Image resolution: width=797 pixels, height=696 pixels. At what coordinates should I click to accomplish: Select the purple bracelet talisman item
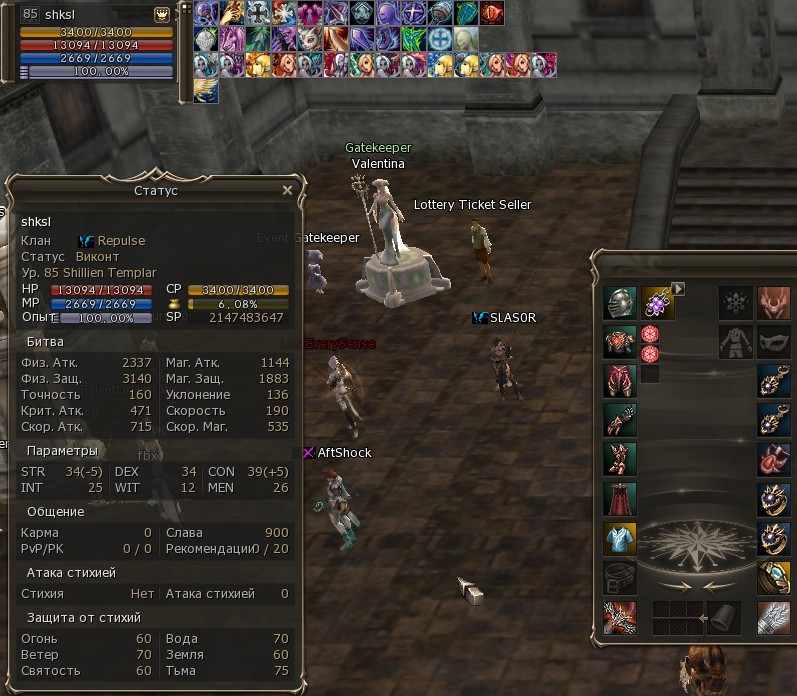coord(657,303)
